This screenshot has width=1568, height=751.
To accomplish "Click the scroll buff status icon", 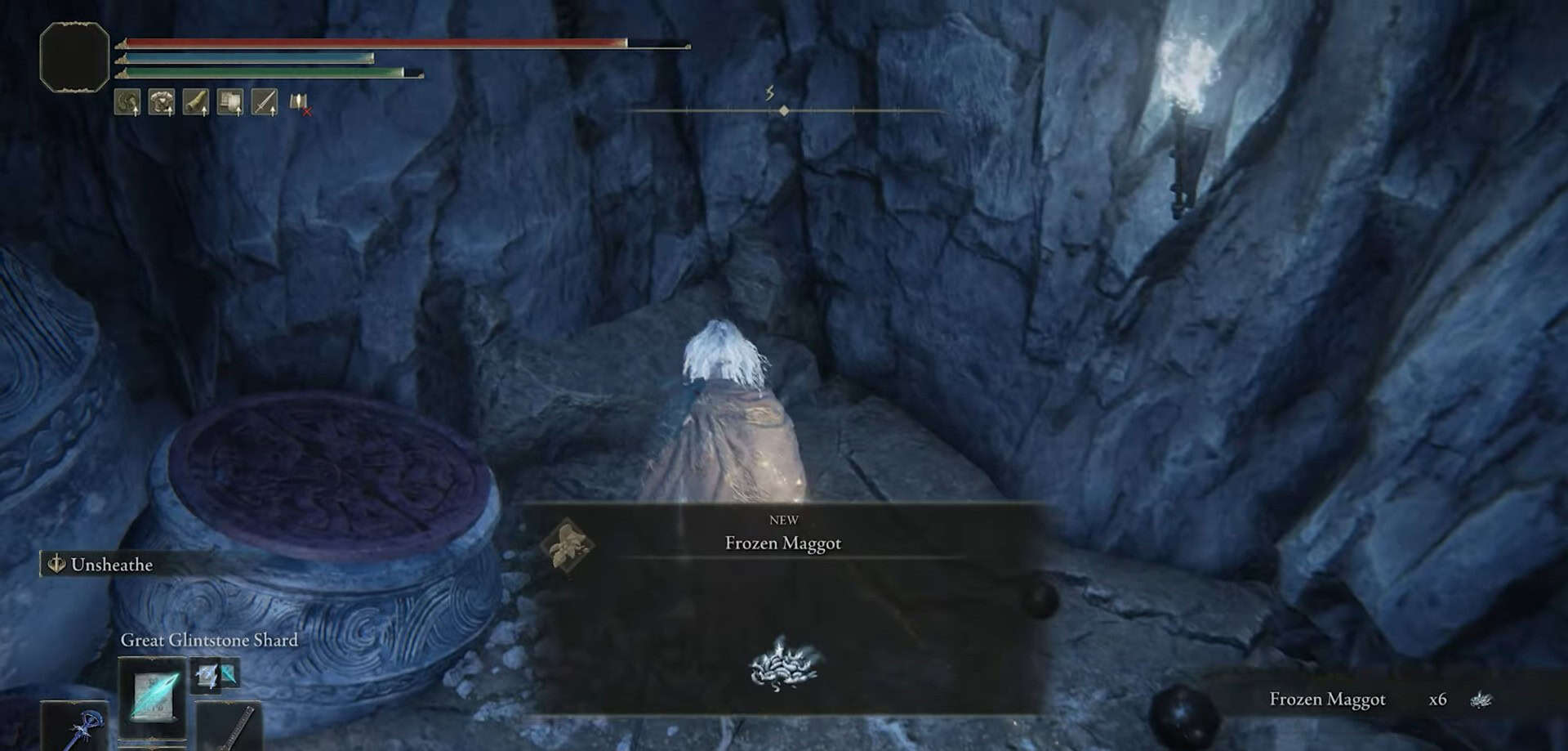I will click(x=230, y=102).
